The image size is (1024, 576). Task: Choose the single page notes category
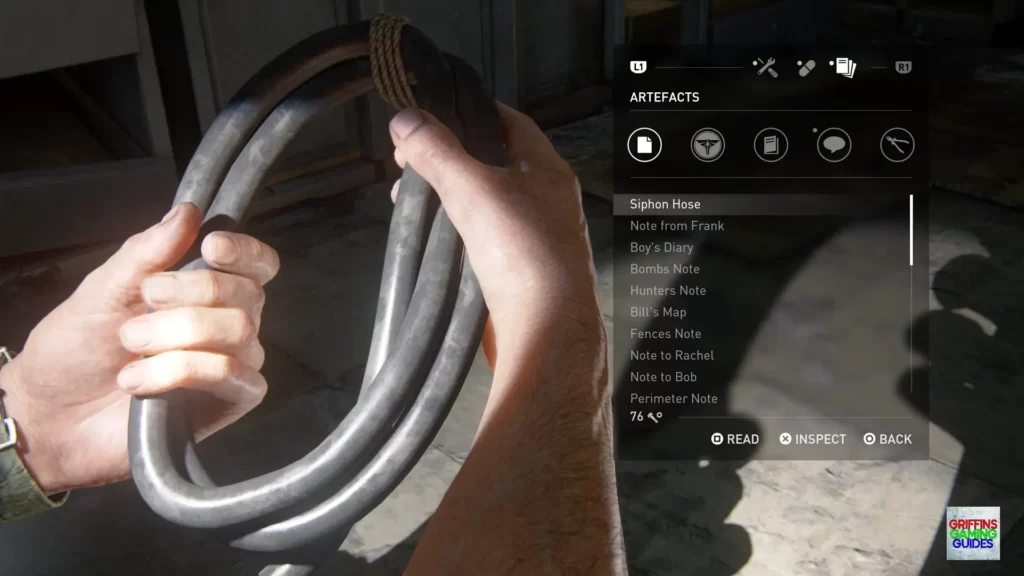(x=645, y=145)
